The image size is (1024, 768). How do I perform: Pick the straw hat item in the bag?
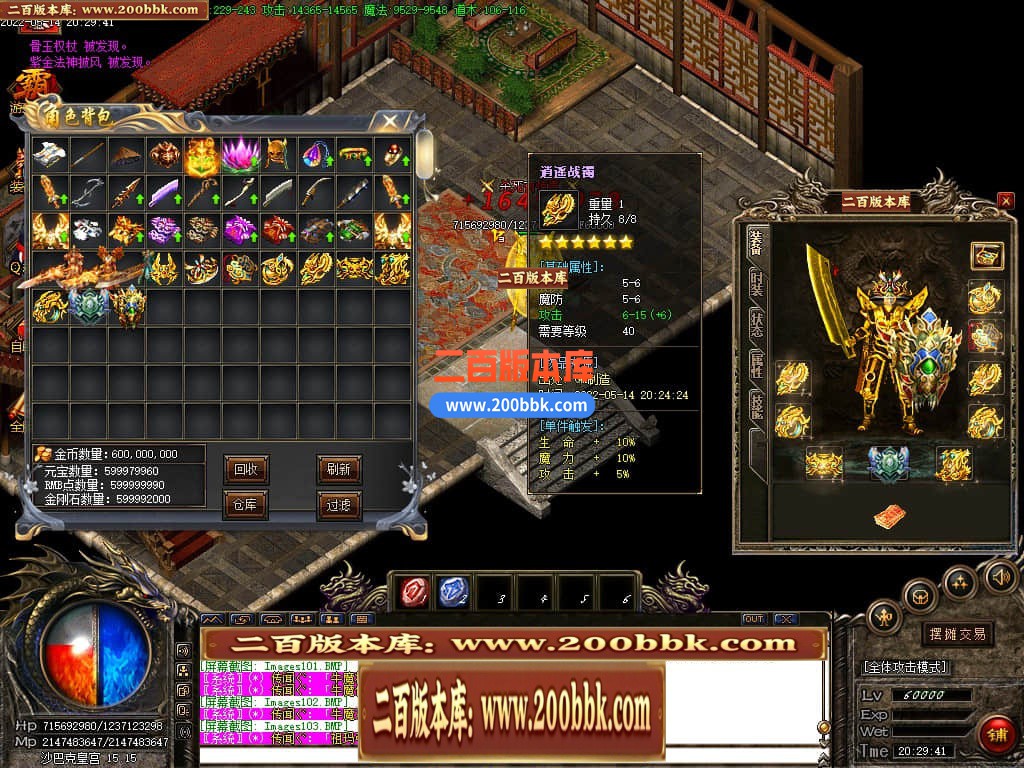coord(126,155)
